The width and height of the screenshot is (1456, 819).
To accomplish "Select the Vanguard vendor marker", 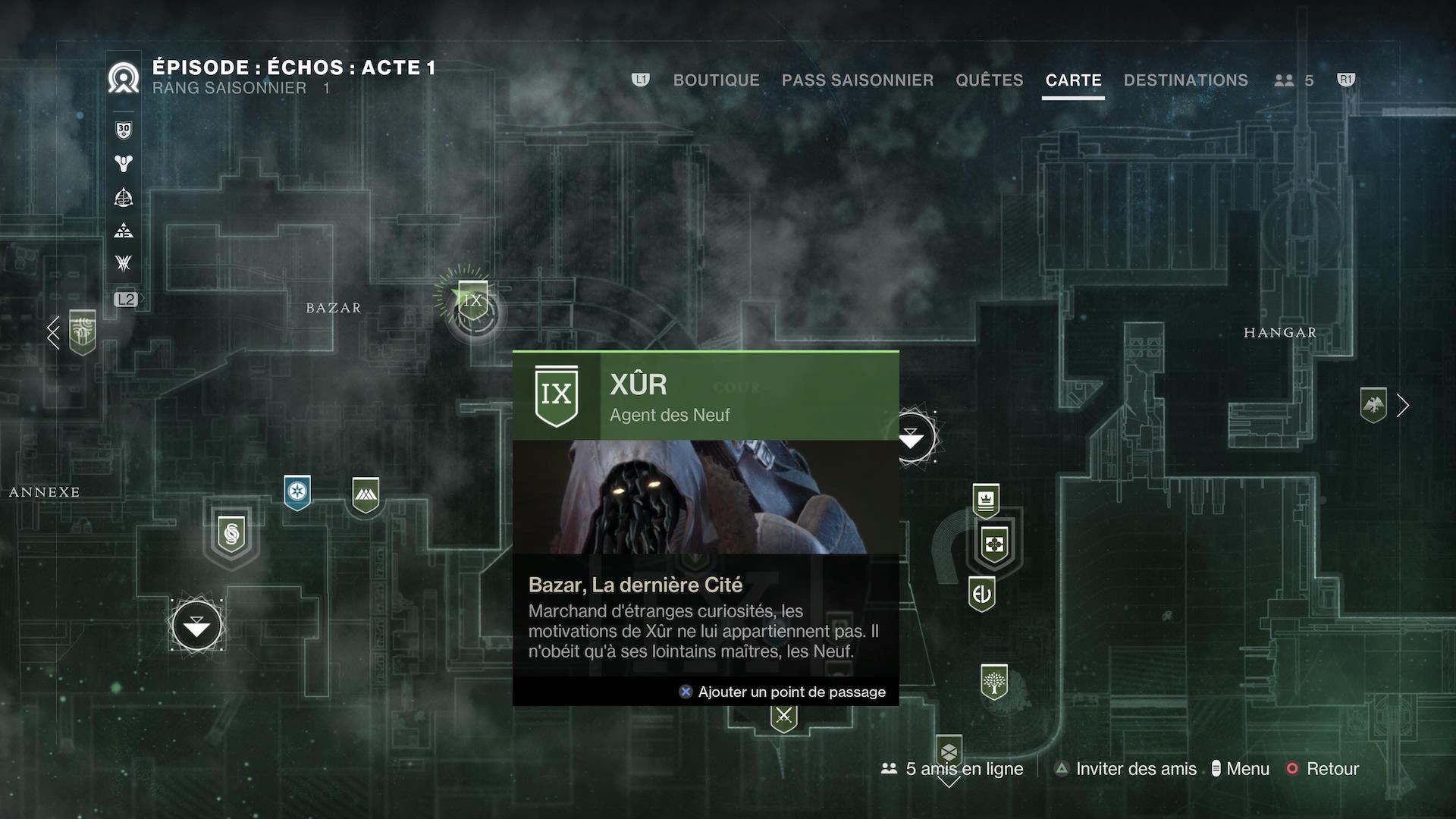I will (x=366, y=494).
